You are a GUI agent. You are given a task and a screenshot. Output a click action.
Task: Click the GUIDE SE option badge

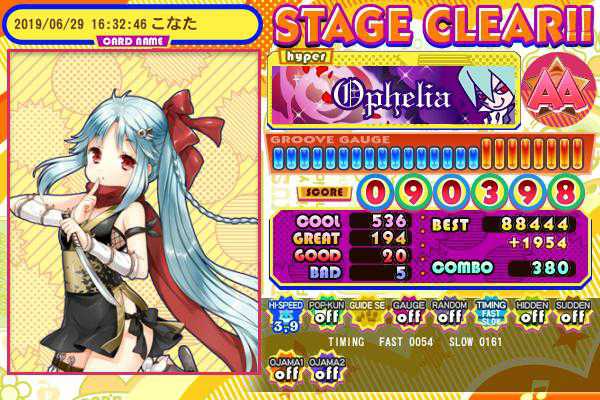368,316
